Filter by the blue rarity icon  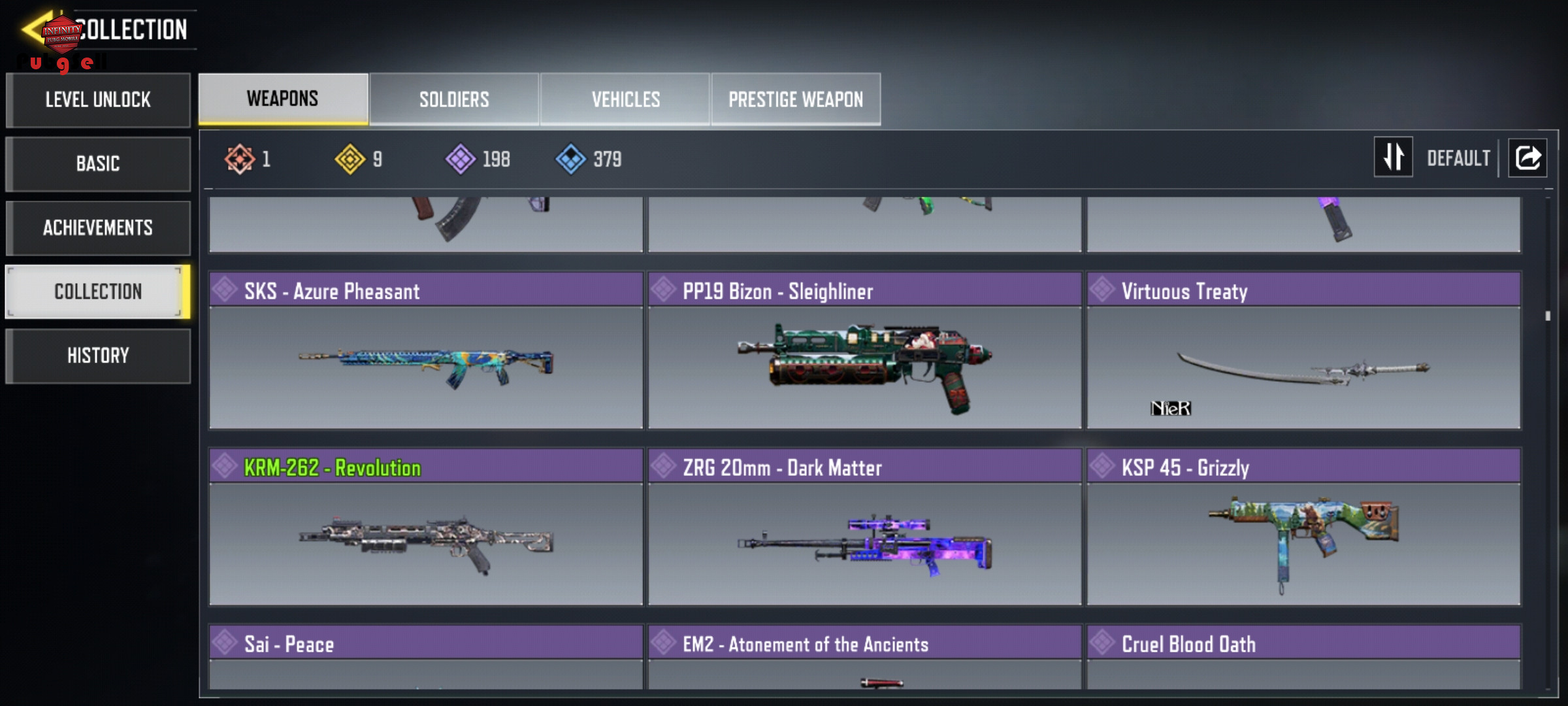pyautogui.click(x=570, y=159)
